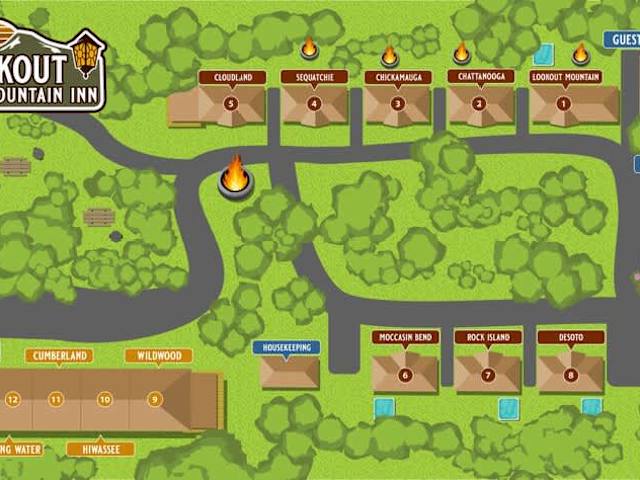Click the Chickamauga cabin label
This screenshot has height=480, width=640.
point(397,77)
